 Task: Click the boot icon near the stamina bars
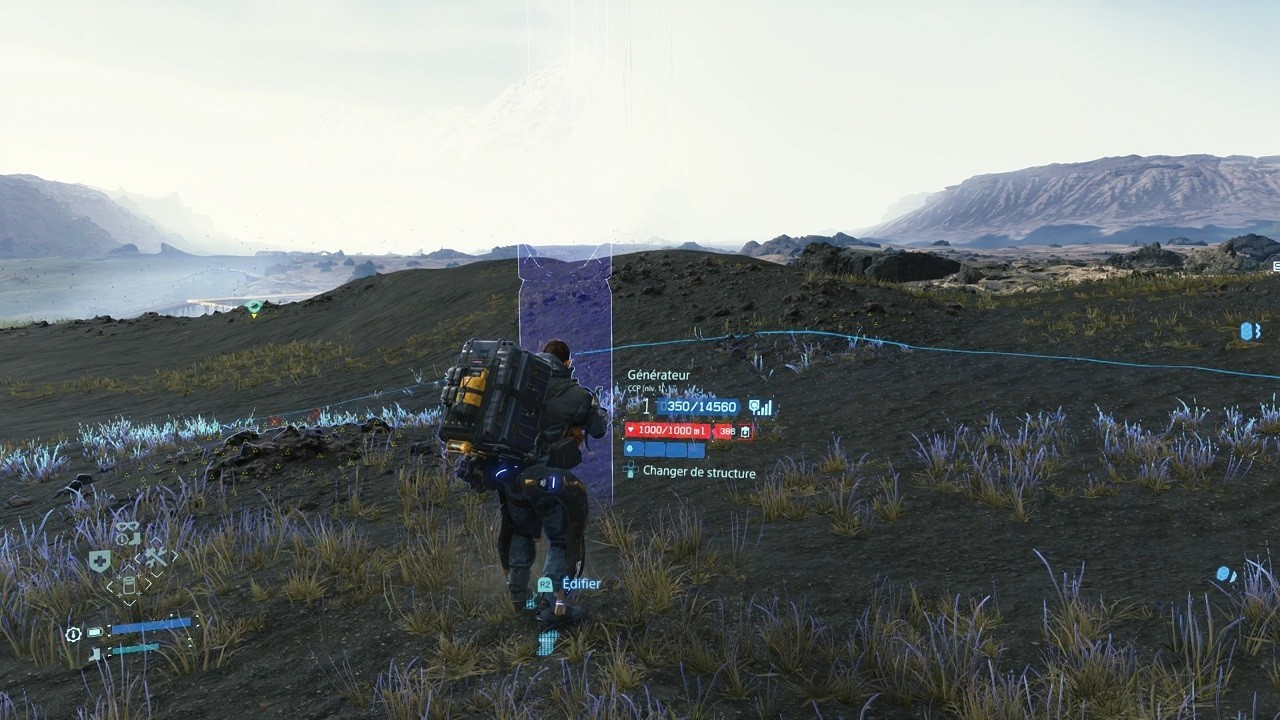93,651
